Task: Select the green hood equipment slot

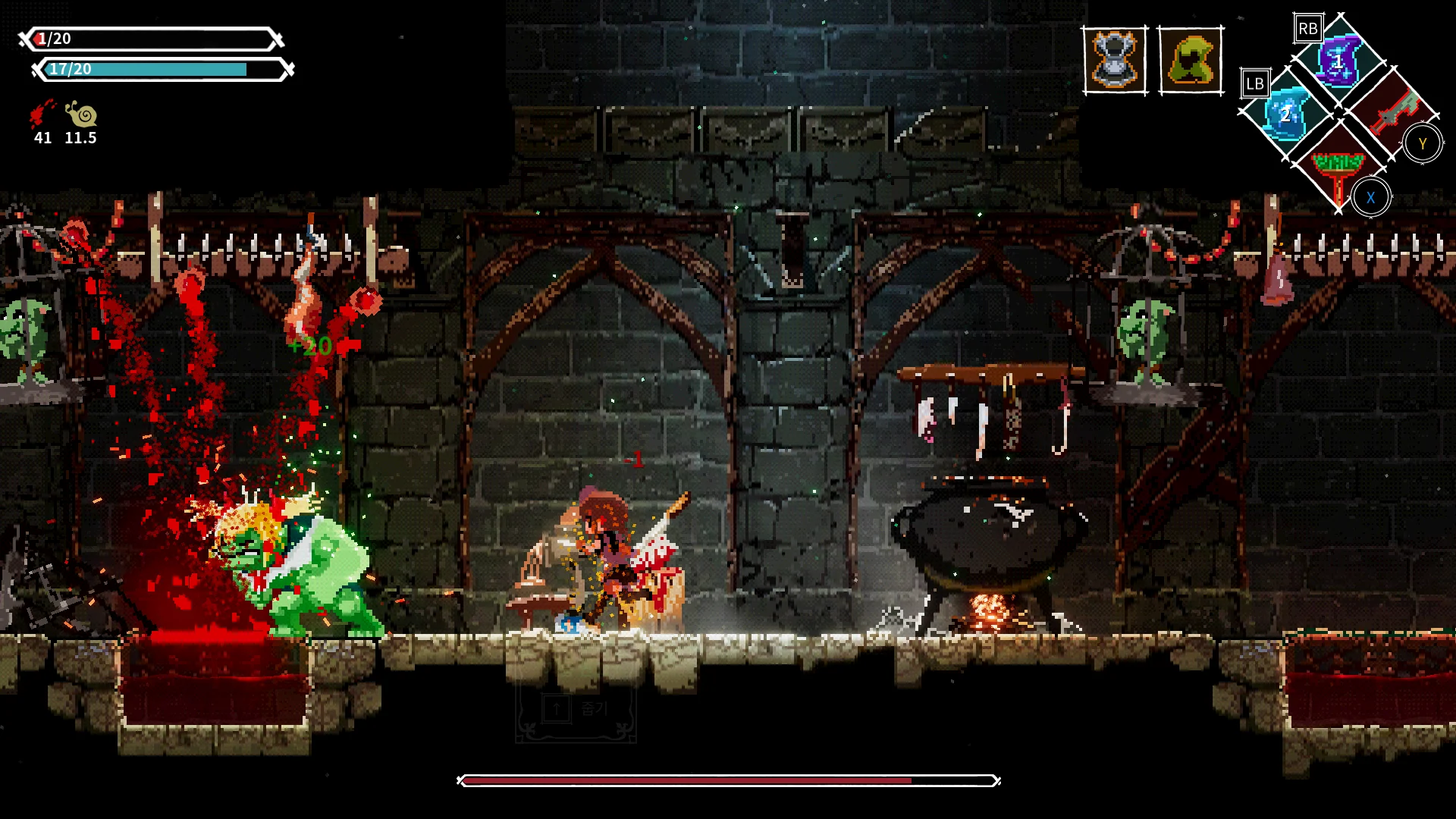Action: click(1191, 61)
